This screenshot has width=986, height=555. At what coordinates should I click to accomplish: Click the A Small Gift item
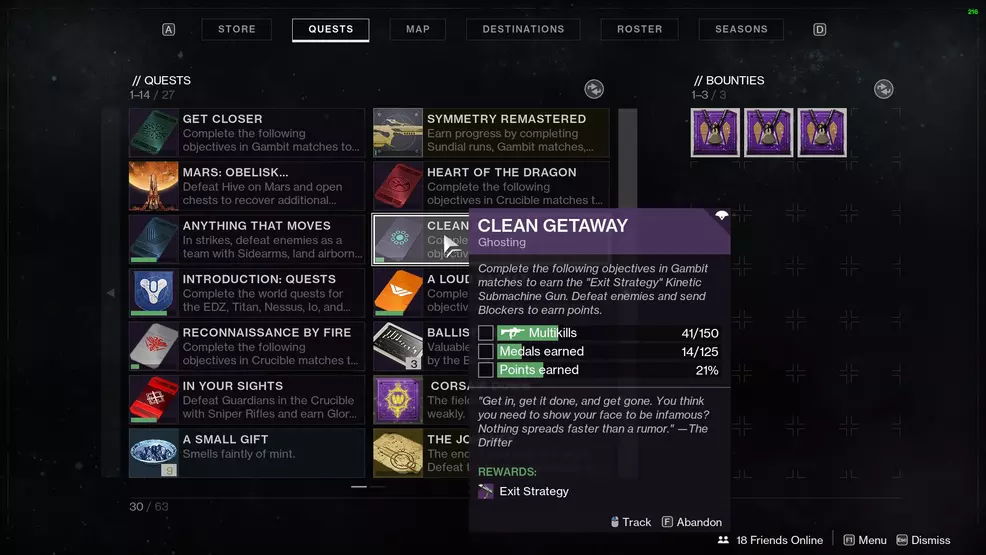coord(247,453)
